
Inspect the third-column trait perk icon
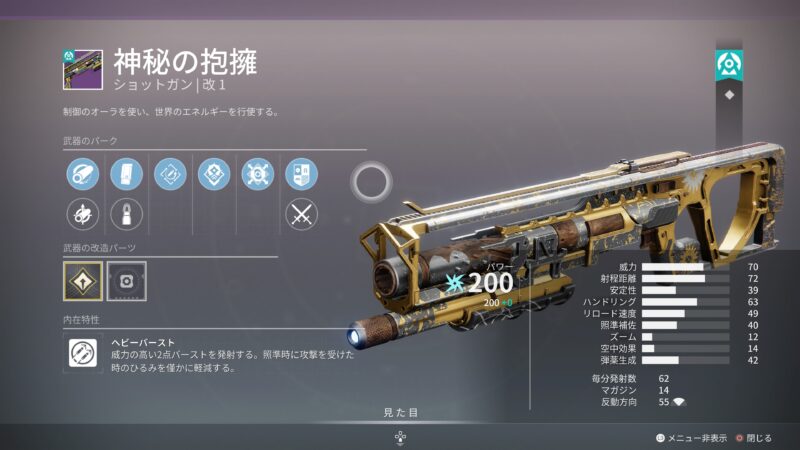point(170,175)
